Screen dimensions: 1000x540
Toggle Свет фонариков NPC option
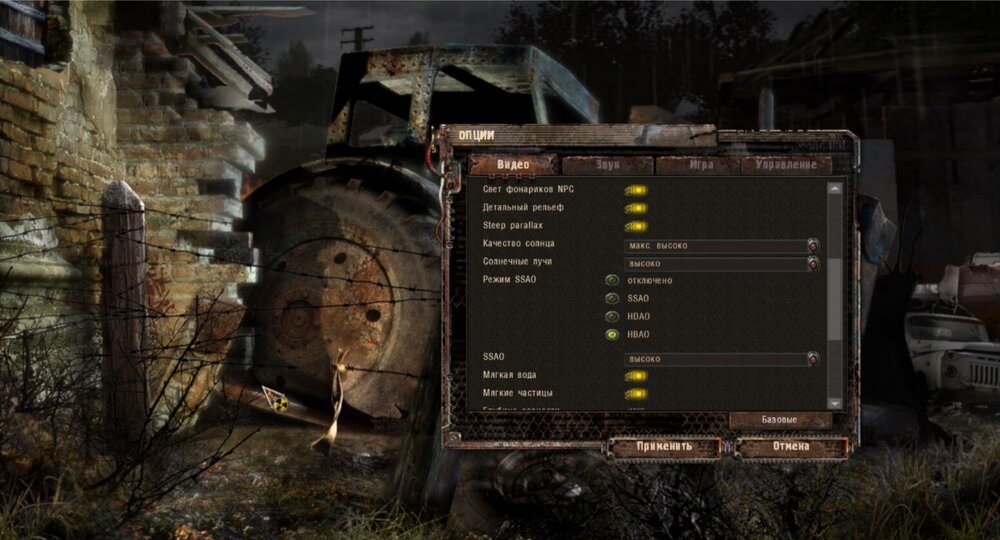635,189
